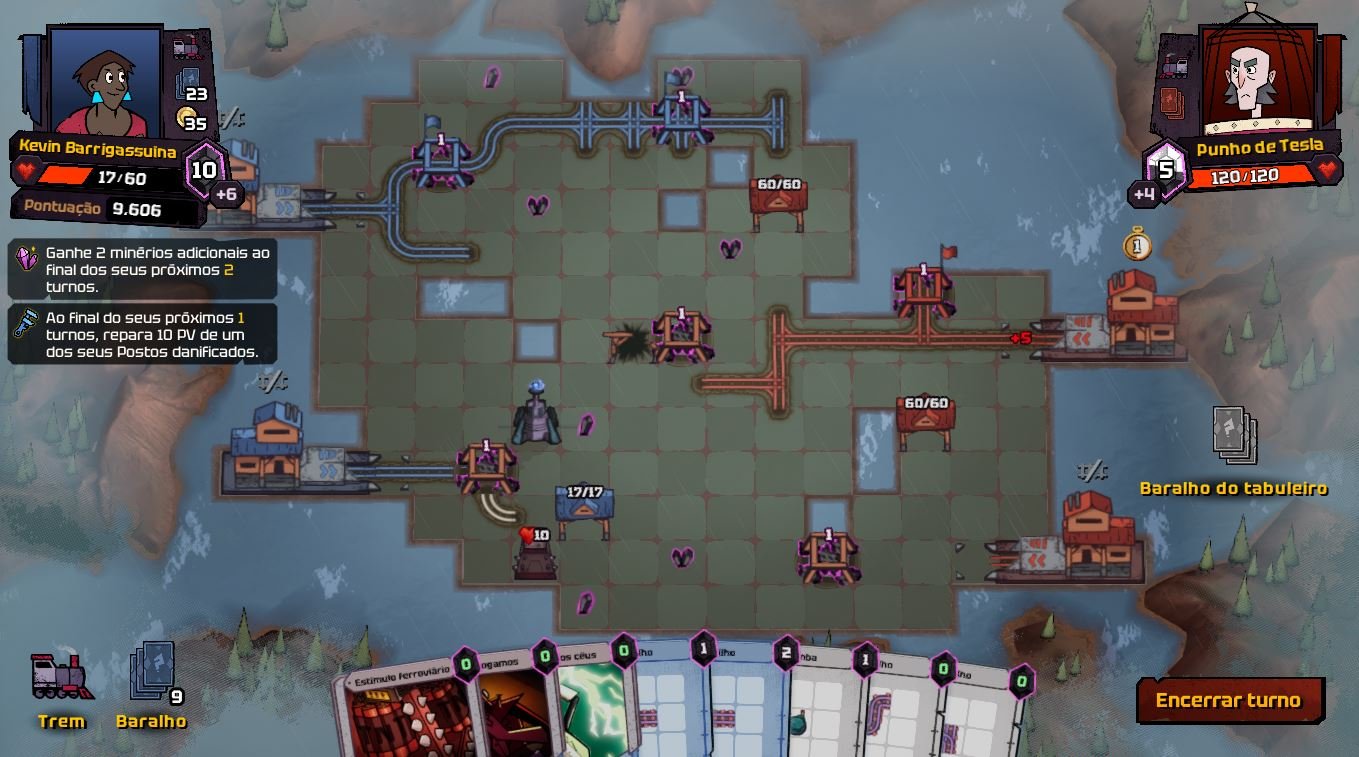Select Kevin Barrigassuina's player portrait
Image resolution: width=1359 pixels, height=757 pixels.
coord(105,80)
